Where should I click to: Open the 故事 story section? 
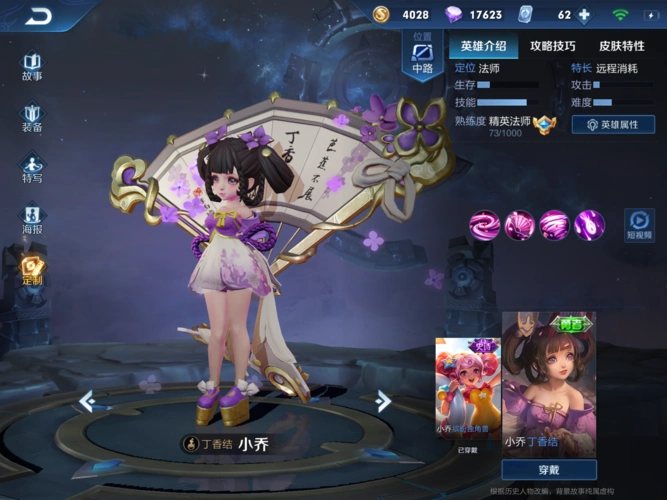32,65
